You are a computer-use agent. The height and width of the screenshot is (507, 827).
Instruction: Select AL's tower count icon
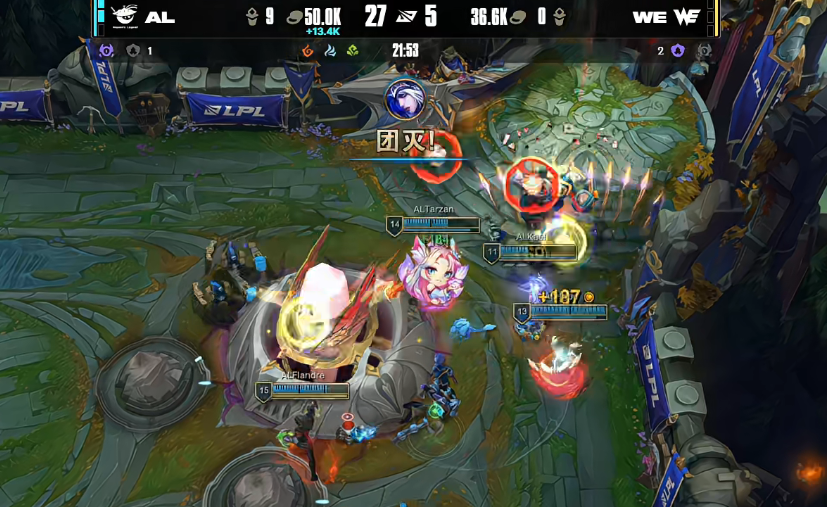coord(252,16)
